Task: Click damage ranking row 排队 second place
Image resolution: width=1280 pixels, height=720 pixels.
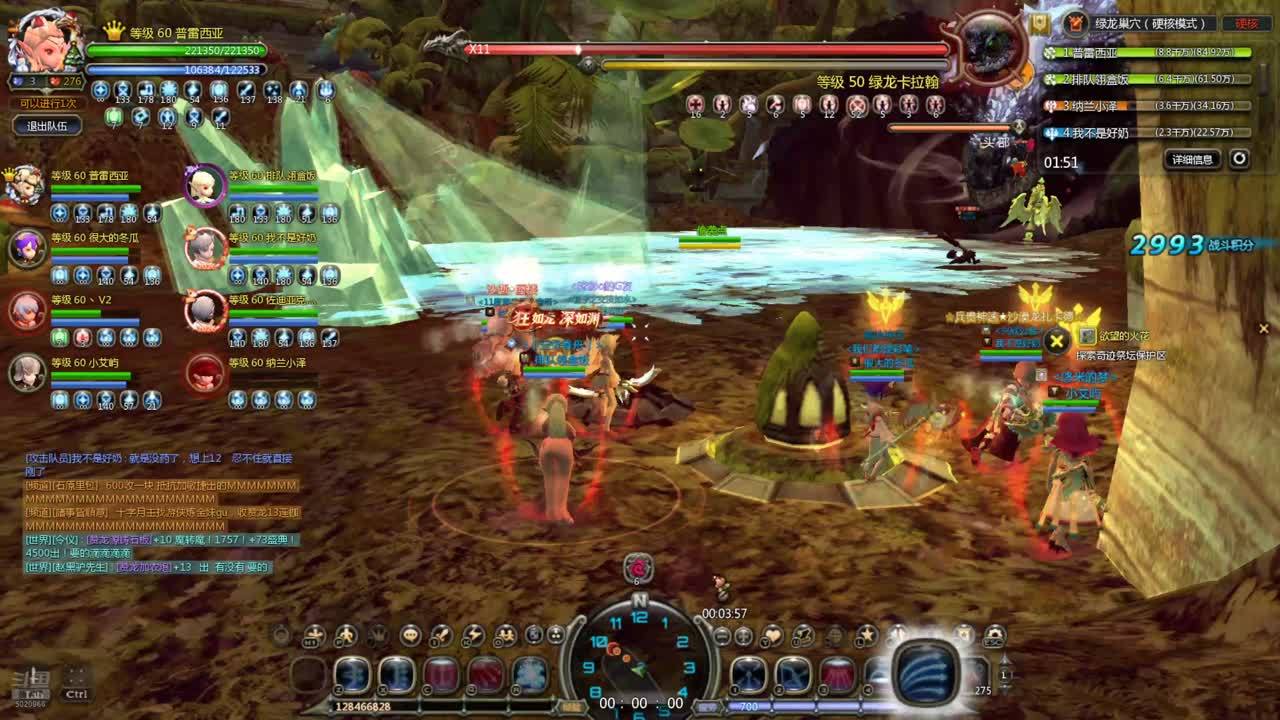Action: tap(1148, 79)
